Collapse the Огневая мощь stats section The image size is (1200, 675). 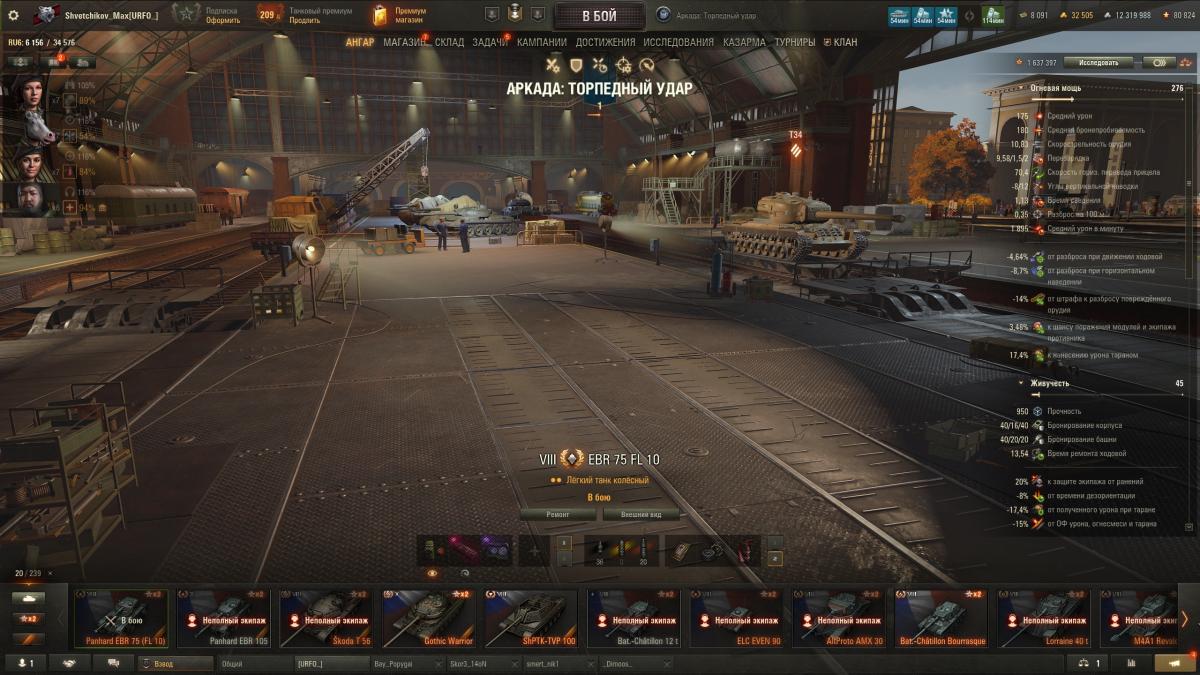point(1021,88)
